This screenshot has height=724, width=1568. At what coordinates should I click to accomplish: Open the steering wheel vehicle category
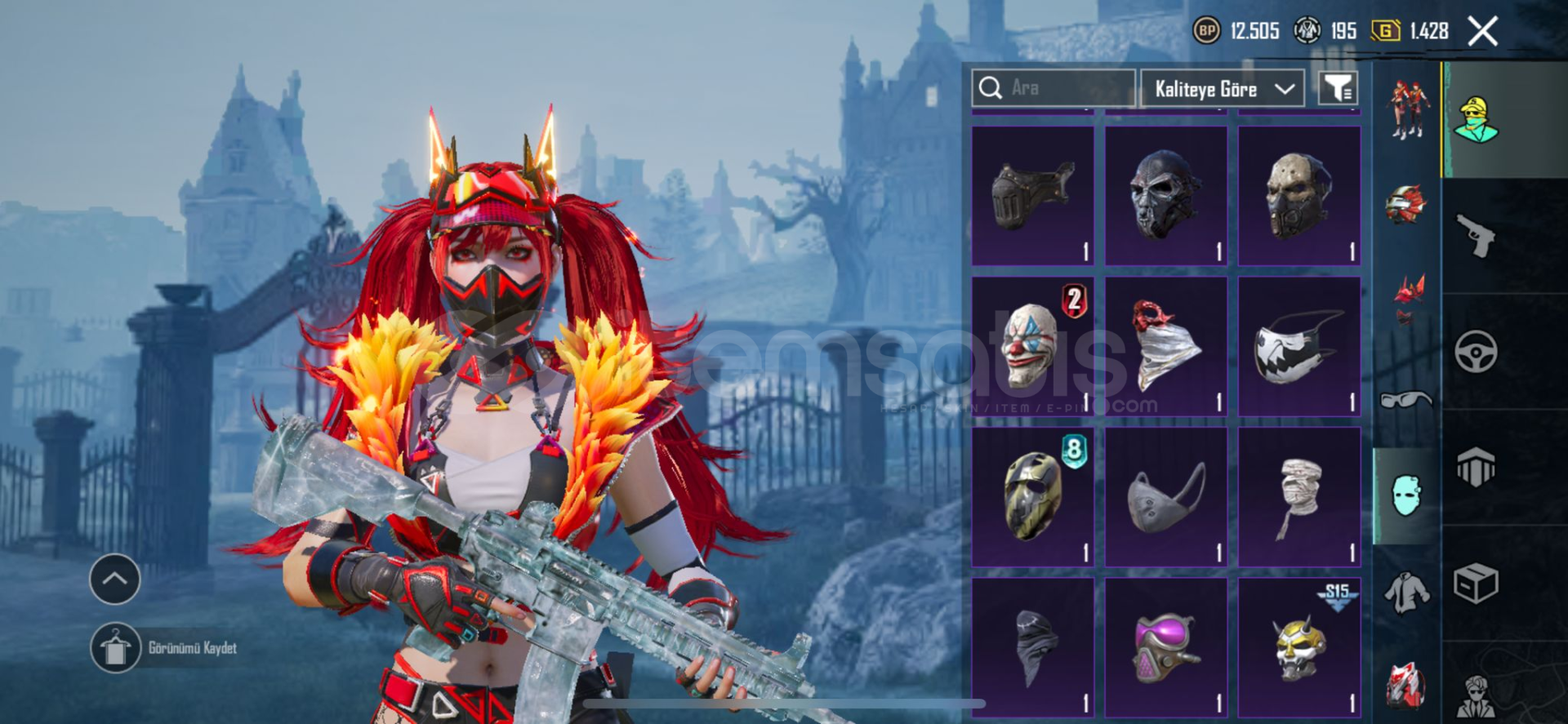tap(1476, 352)
